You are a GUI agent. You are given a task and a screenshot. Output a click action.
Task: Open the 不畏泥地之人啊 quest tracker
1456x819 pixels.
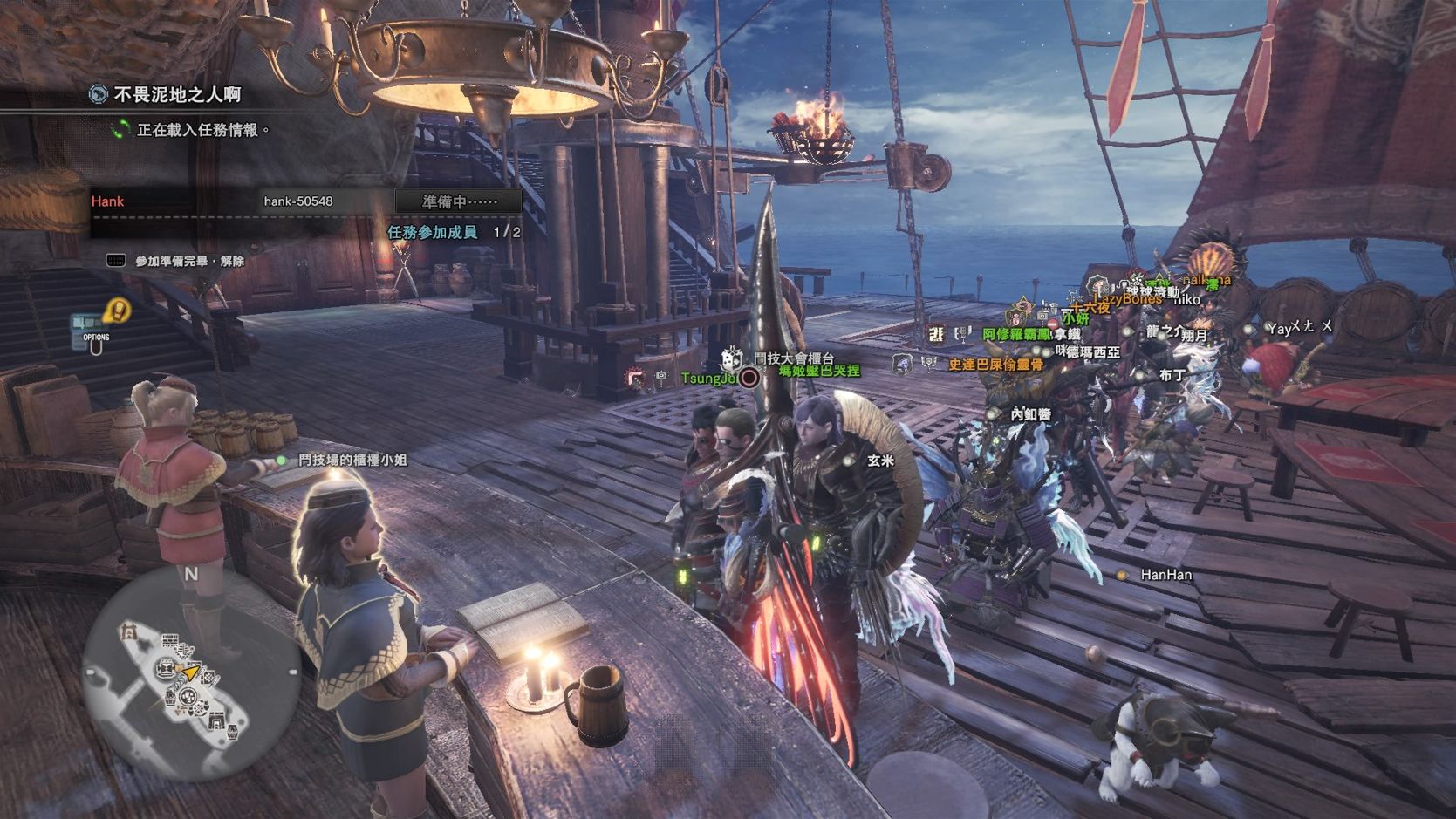[x=177, y=94]
